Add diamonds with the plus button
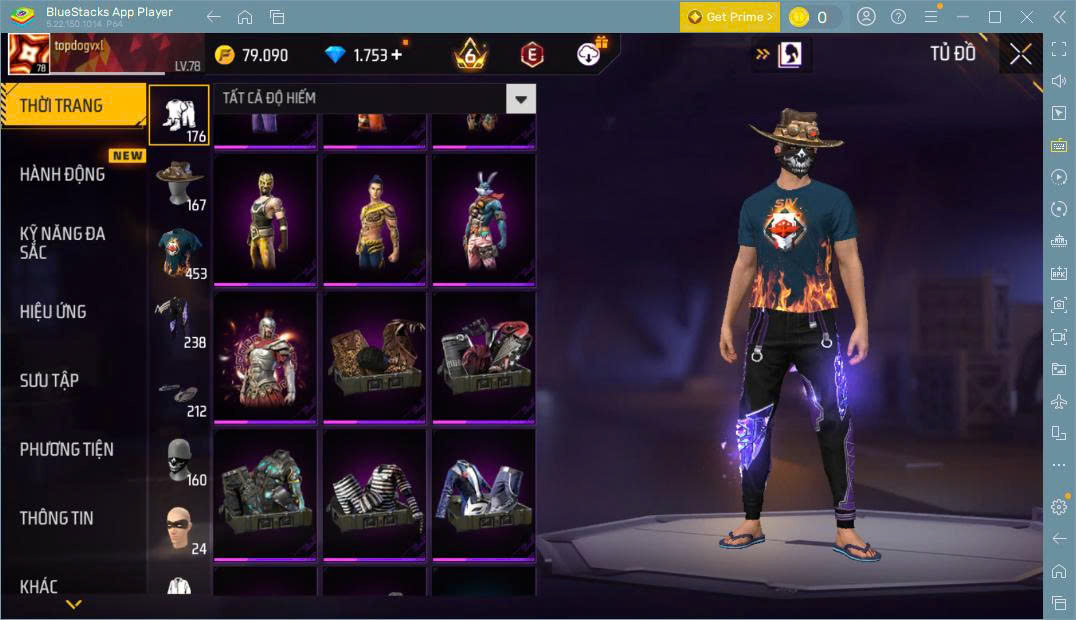1076x620 pixels. 397,55
